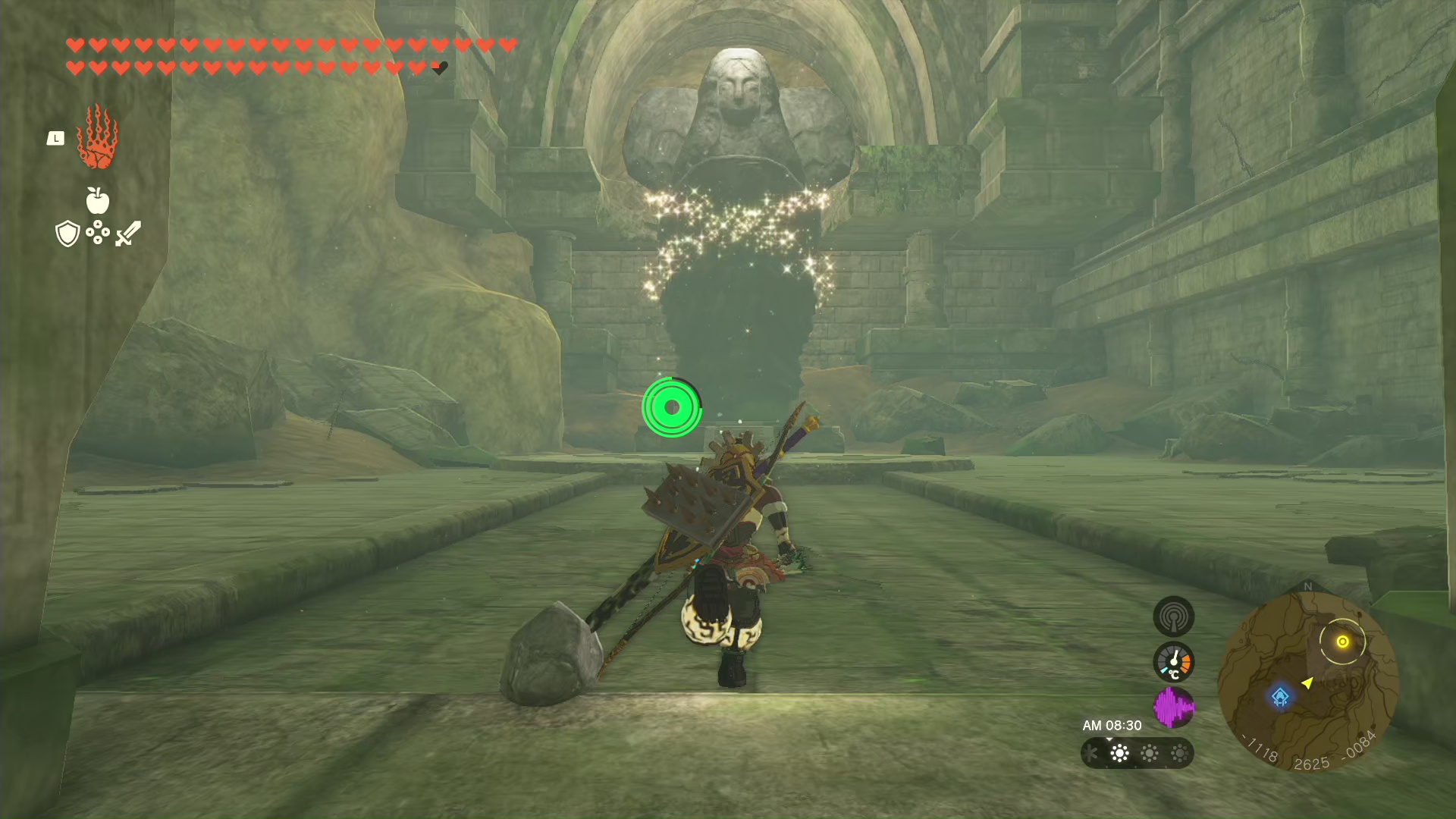Click the shrine sensor signal icon
This screenshot has height=819, width=1456.
[x=1173, y=617]
